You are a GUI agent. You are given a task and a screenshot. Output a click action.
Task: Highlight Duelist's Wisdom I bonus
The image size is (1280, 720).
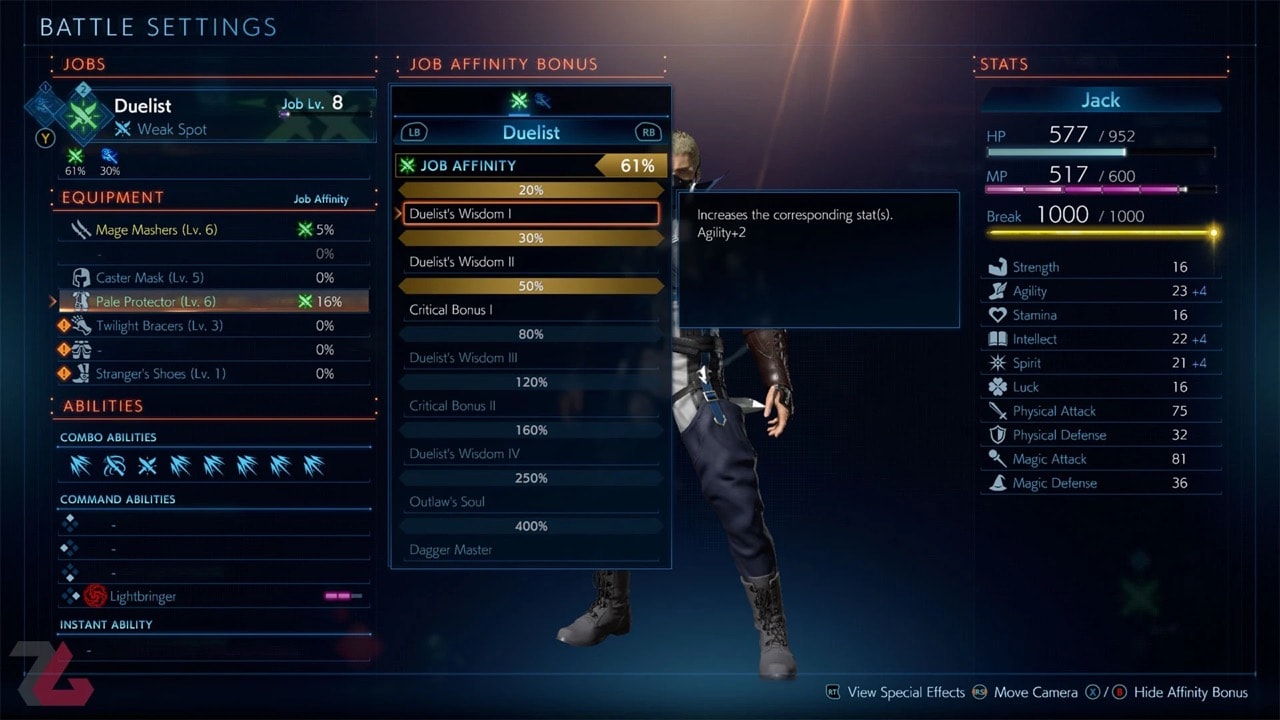530,214
